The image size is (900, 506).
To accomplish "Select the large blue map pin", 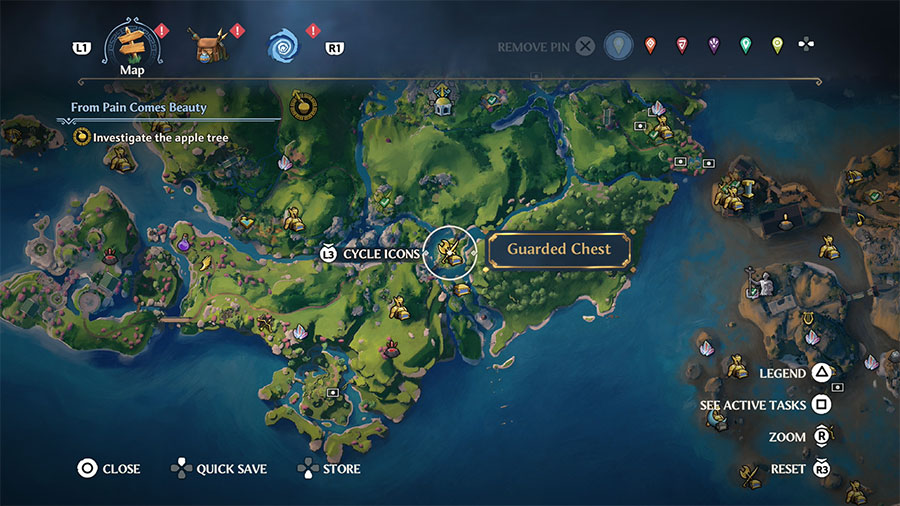I will pos(620,45).
